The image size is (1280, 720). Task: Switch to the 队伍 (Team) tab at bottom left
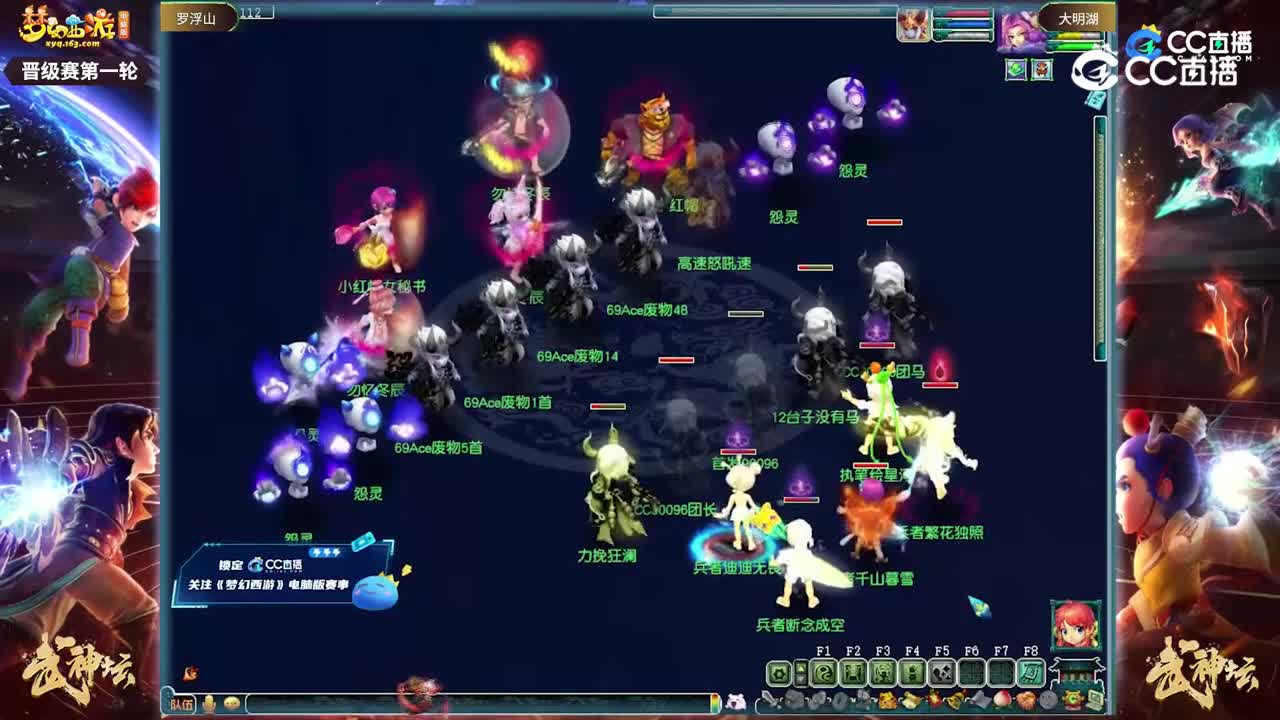coord(181,704)
